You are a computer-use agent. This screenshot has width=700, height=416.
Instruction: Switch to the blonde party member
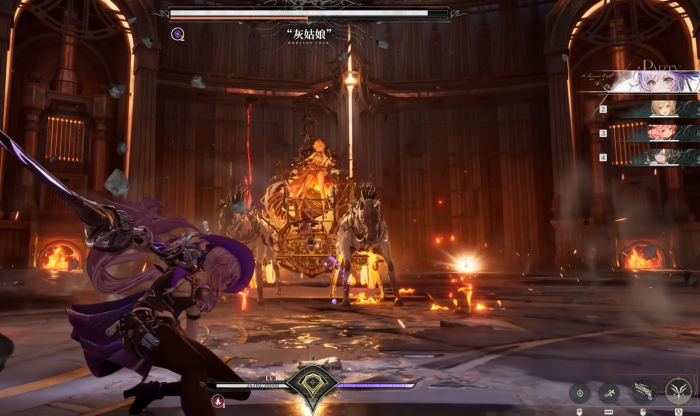(x=660, y=108)
